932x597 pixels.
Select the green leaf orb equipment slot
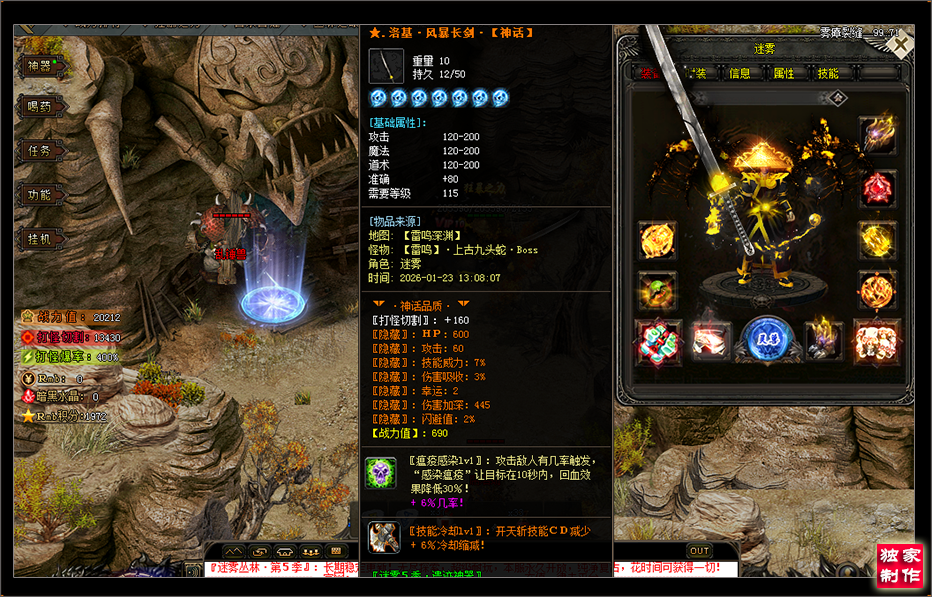(x=657, y=291)
